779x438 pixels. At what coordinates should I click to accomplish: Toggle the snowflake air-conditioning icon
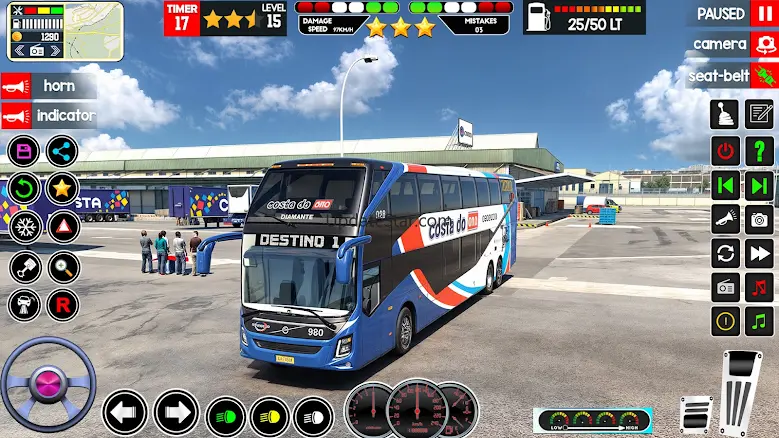click(x=25, y=225)
